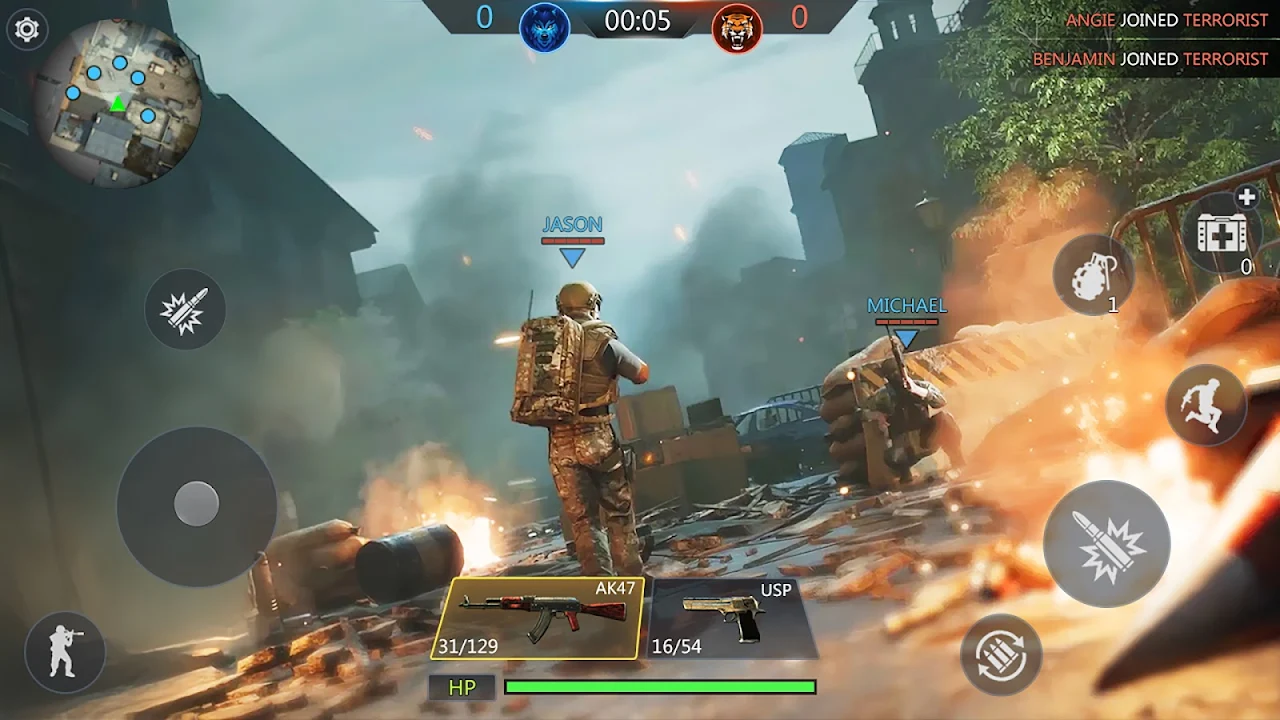Throw a grenade
The image size is (1280, 720).
[x=1093, y=275]
